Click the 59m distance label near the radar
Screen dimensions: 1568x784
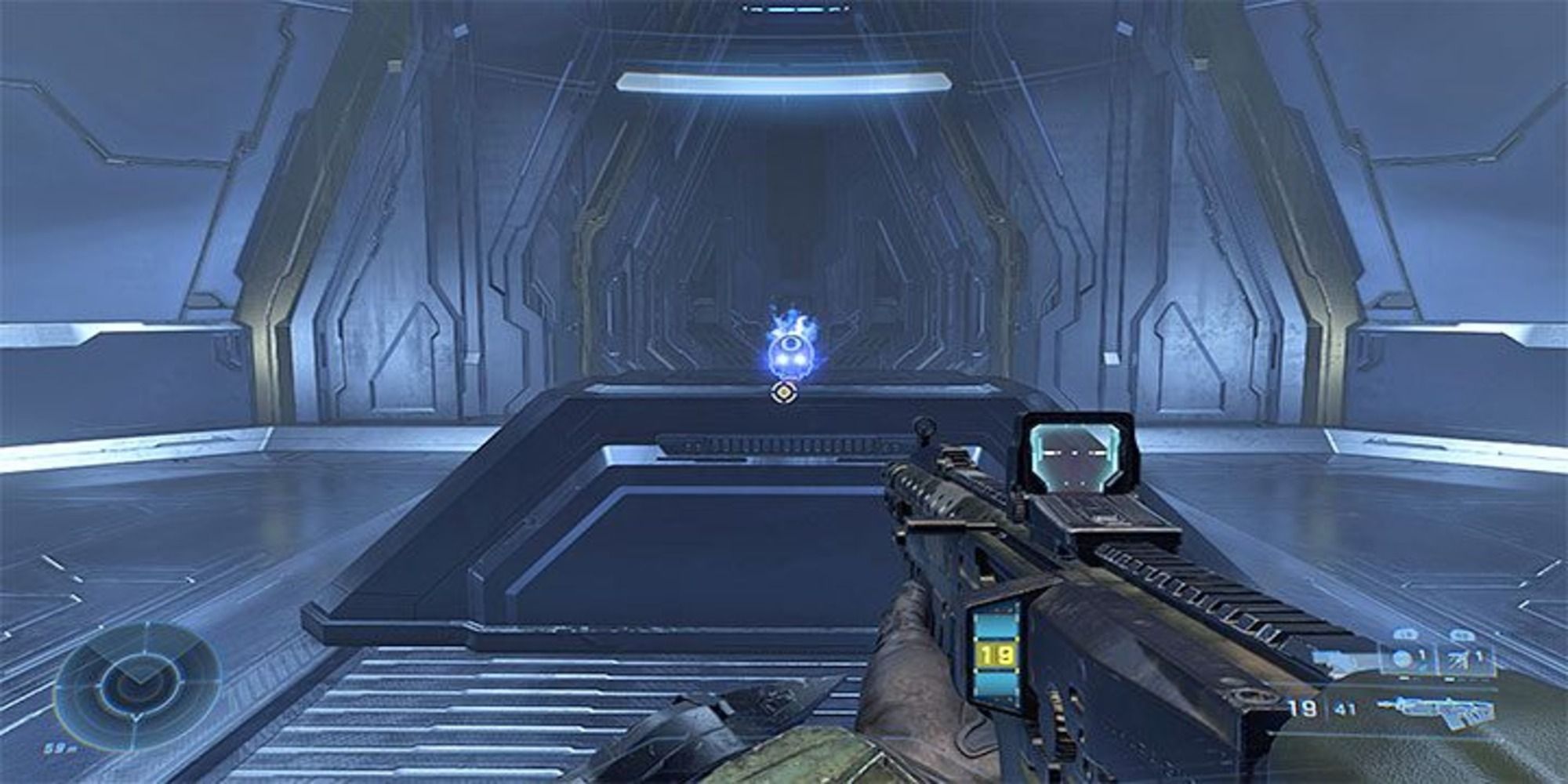click(x=58, y=748)
